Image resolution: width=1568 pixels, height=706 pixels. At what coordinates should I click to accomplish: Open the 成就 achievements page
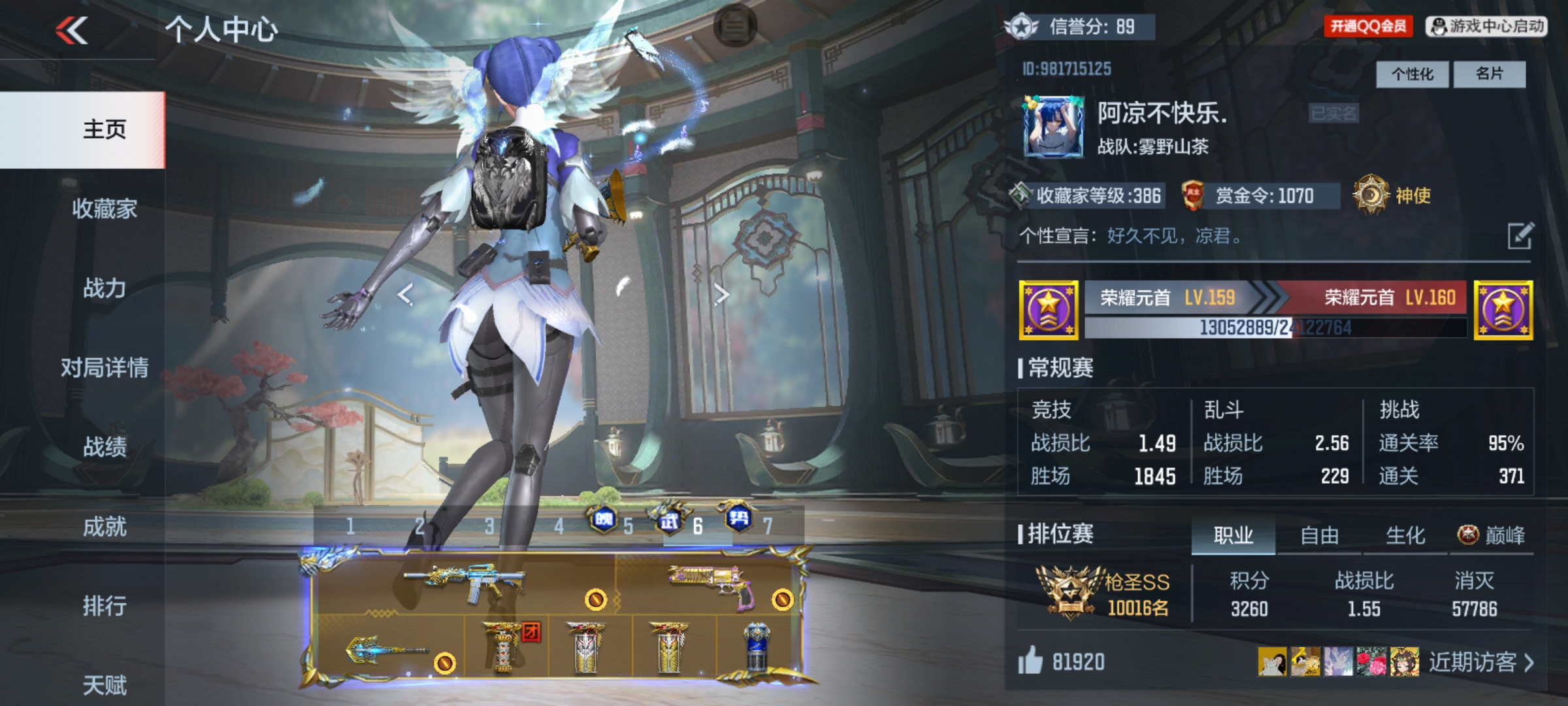[105, 527]
